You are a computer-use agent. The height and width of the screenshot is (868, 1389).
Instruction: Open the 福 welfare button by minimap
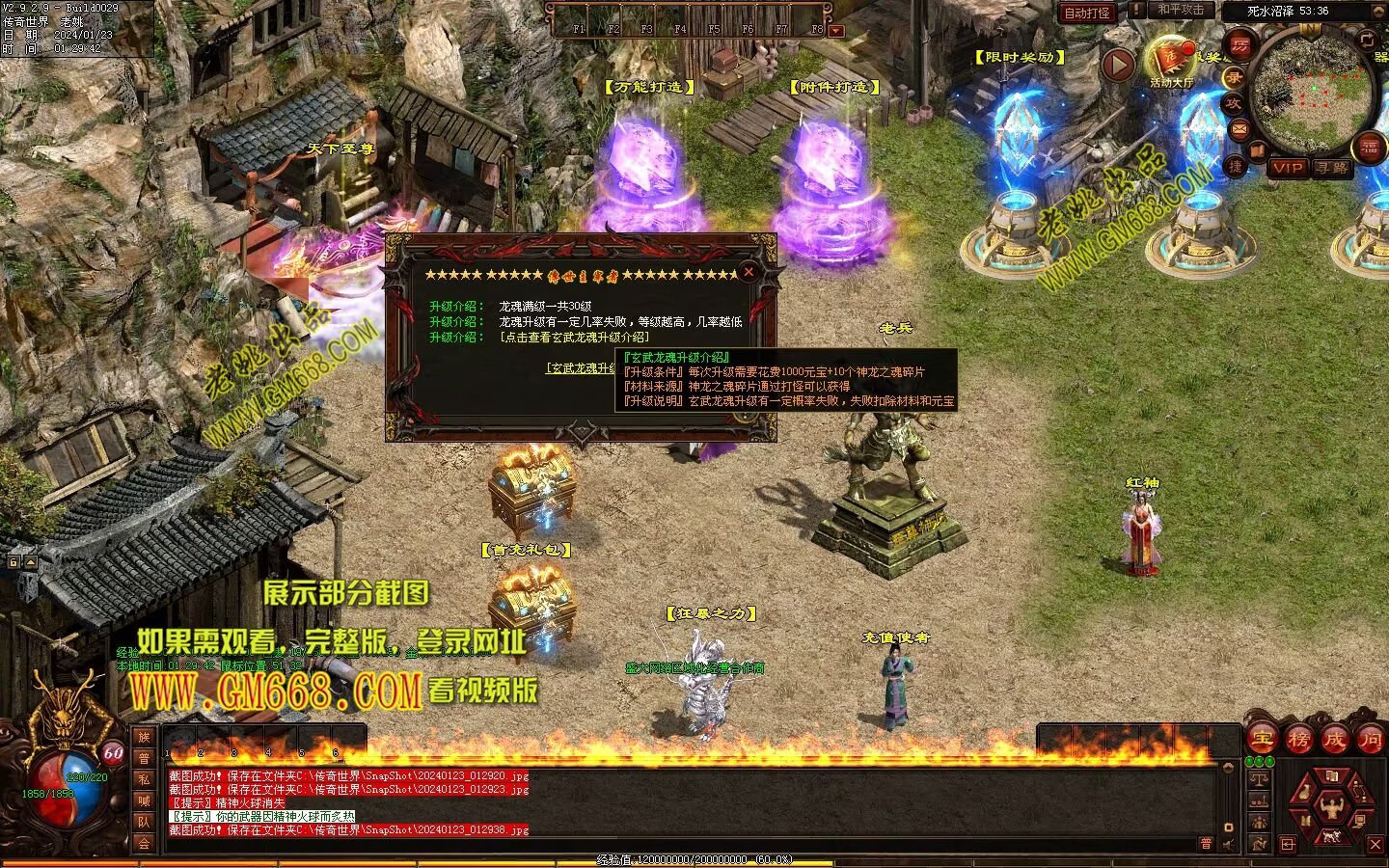[x=1370, y=147]
